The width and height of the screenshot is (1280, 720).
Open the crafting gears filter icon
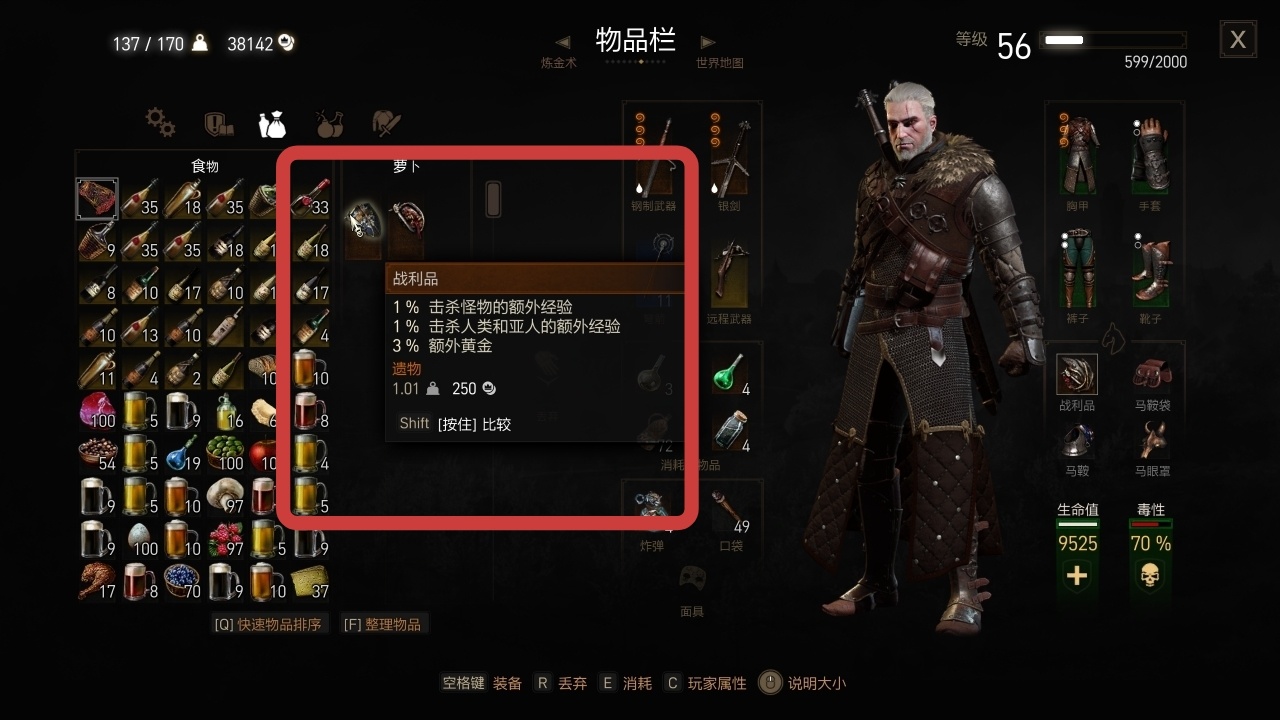160,124
